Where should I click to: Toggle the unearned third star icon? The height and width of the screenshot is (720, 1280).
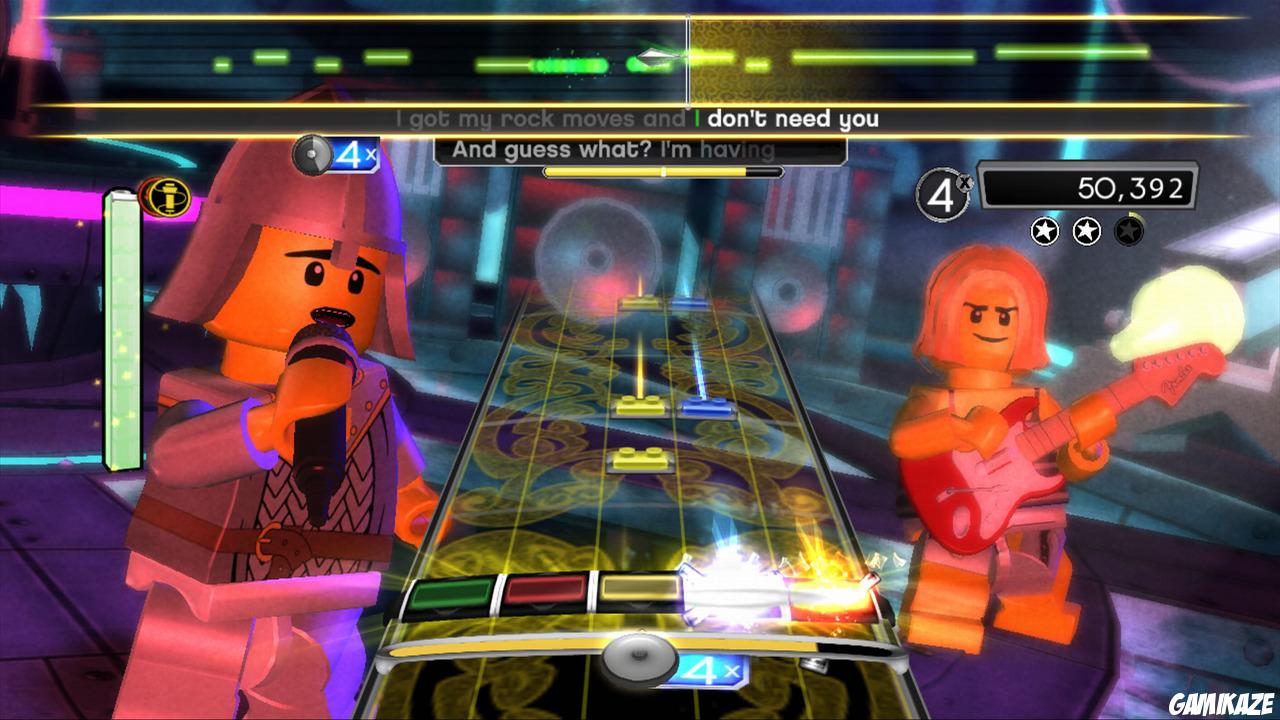(1129, 233)
